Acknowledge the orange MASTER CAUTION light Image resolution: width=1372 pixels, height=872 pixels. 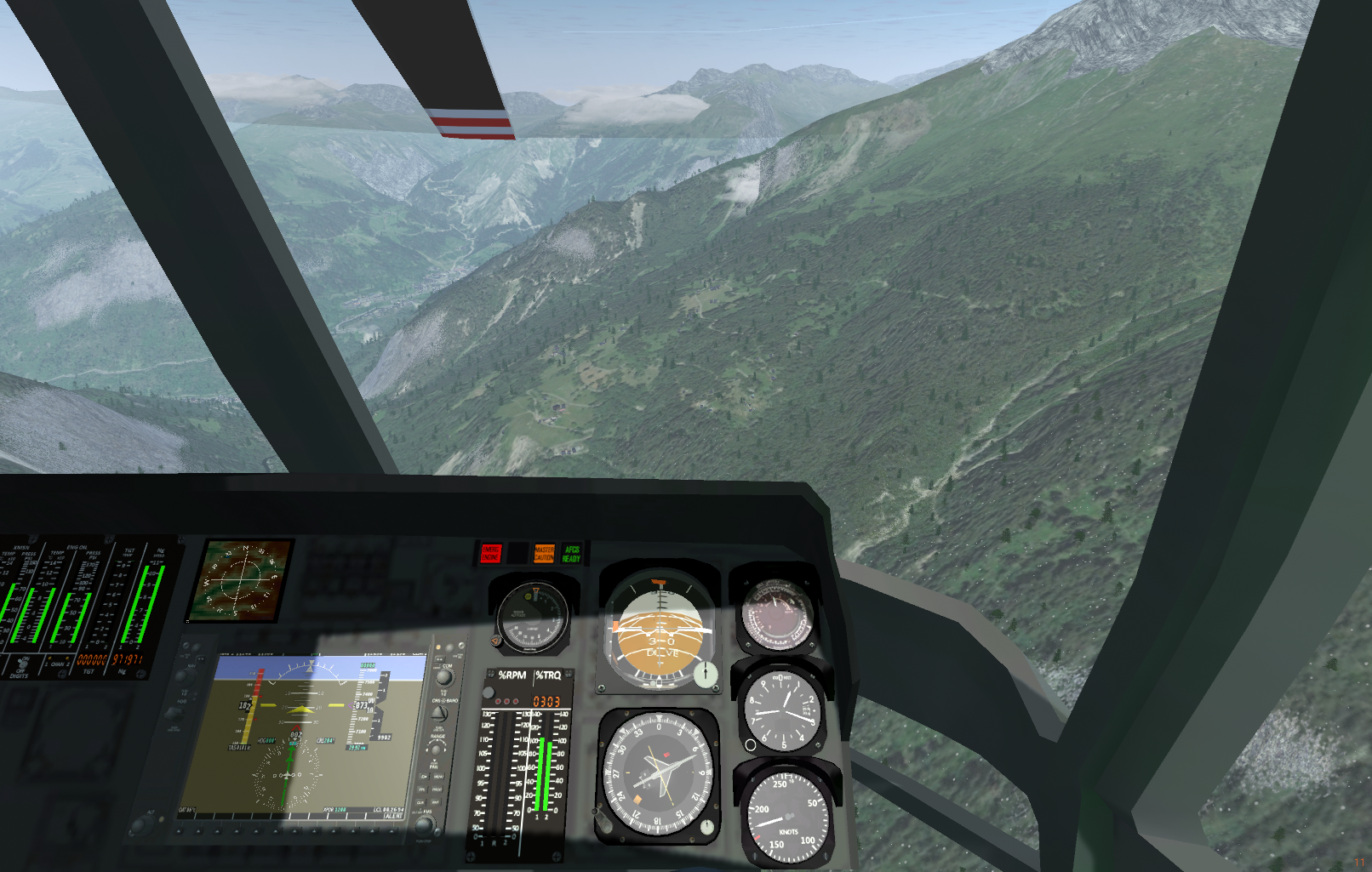[x=544, y=554]
